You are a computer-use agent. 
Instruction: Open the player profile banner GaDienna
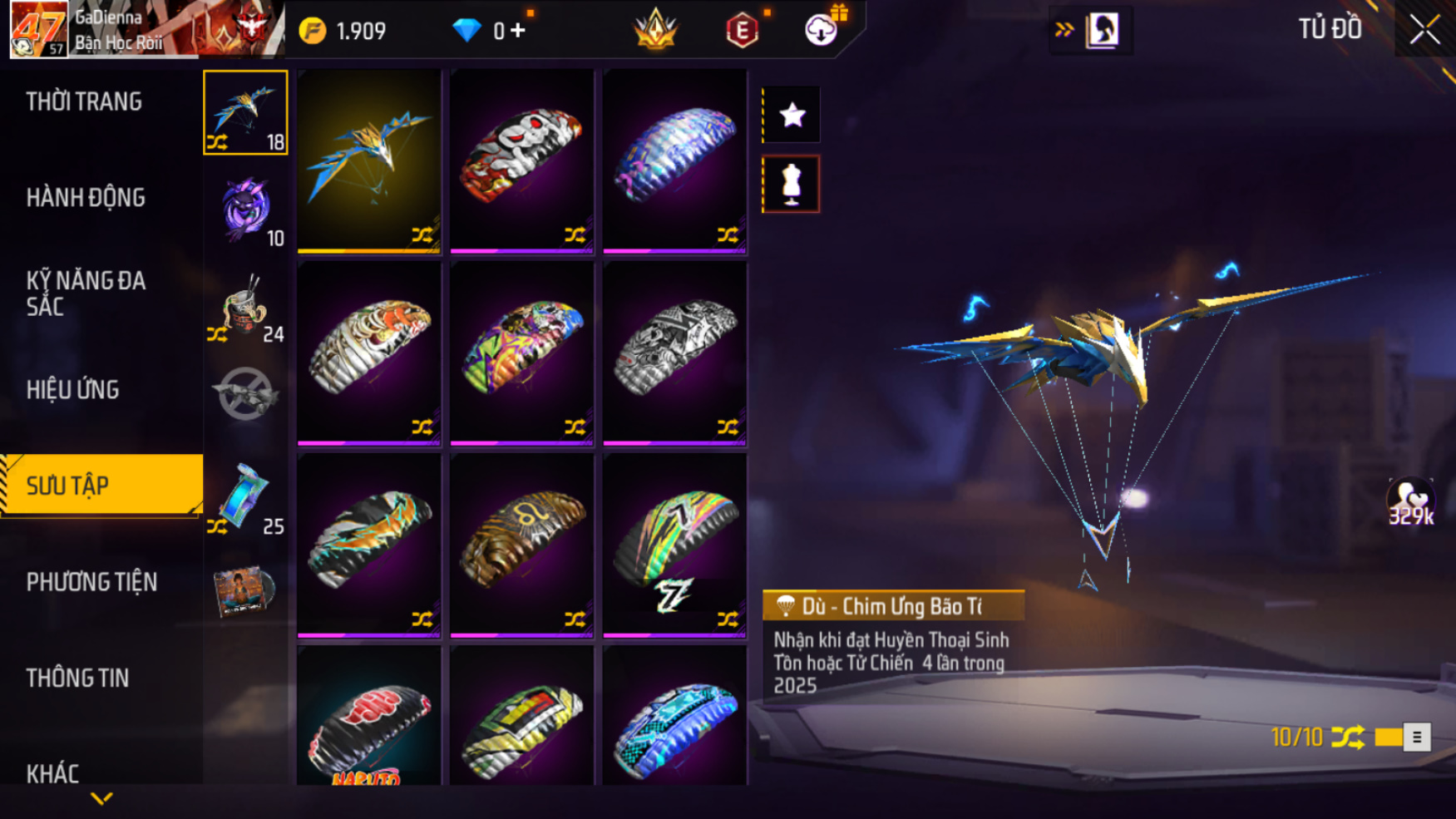click(146, 30)
